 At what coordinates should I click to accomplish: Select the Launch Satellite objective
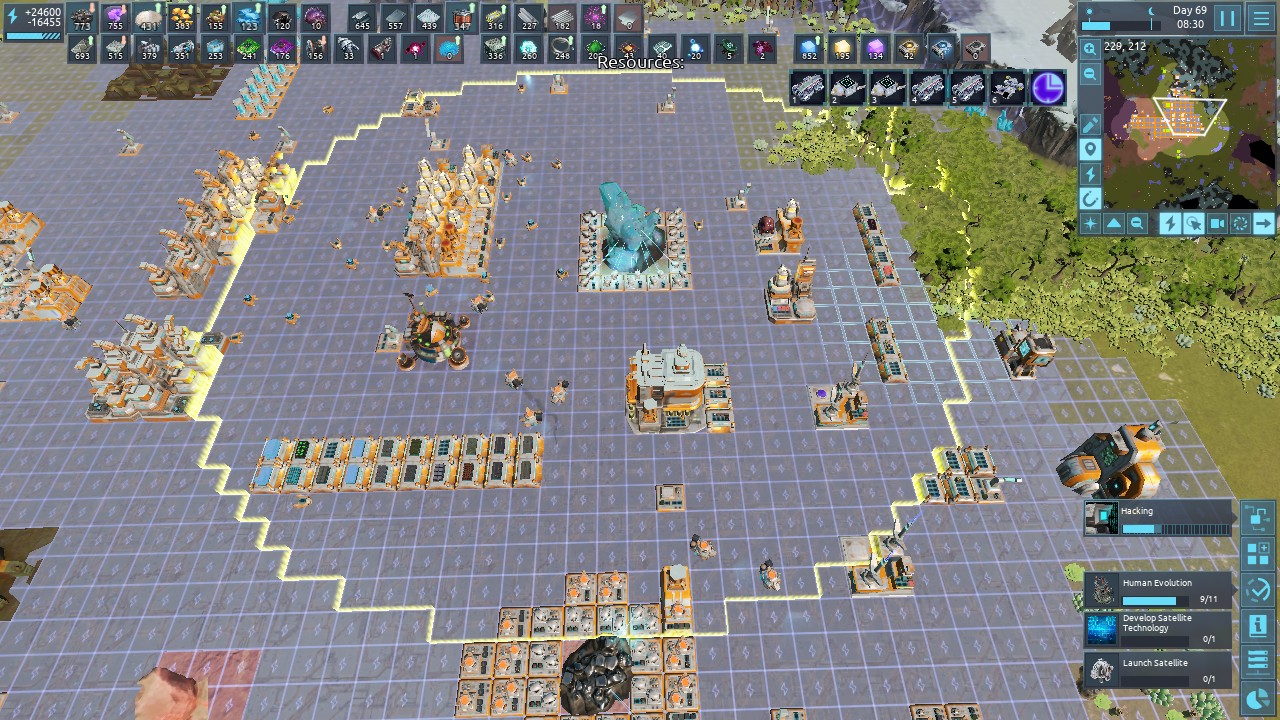coord(1158,669)
